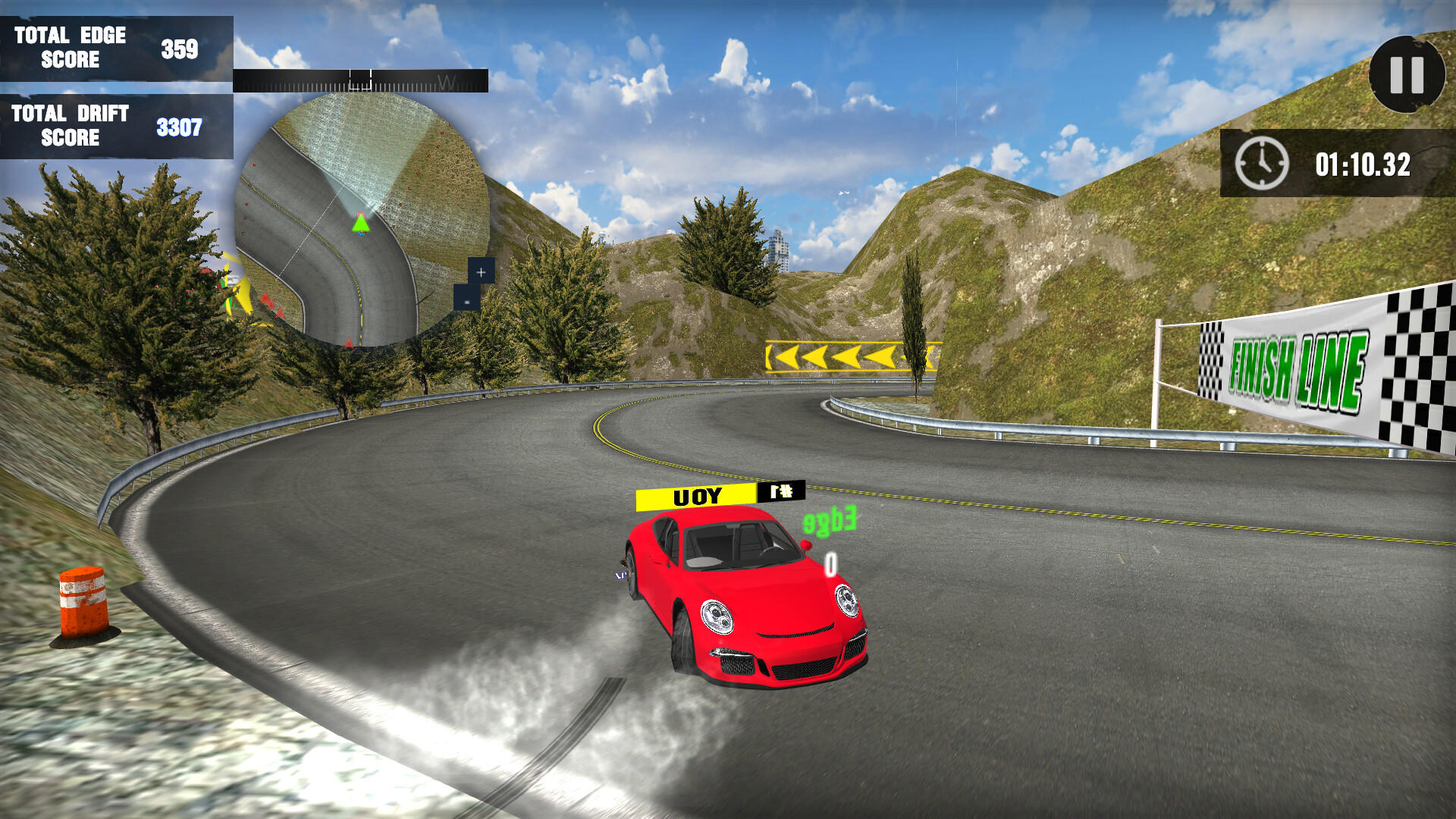Select the clock icon next to the race timer
Viewport: 1456px width, 819px height.
point(1261,162)
